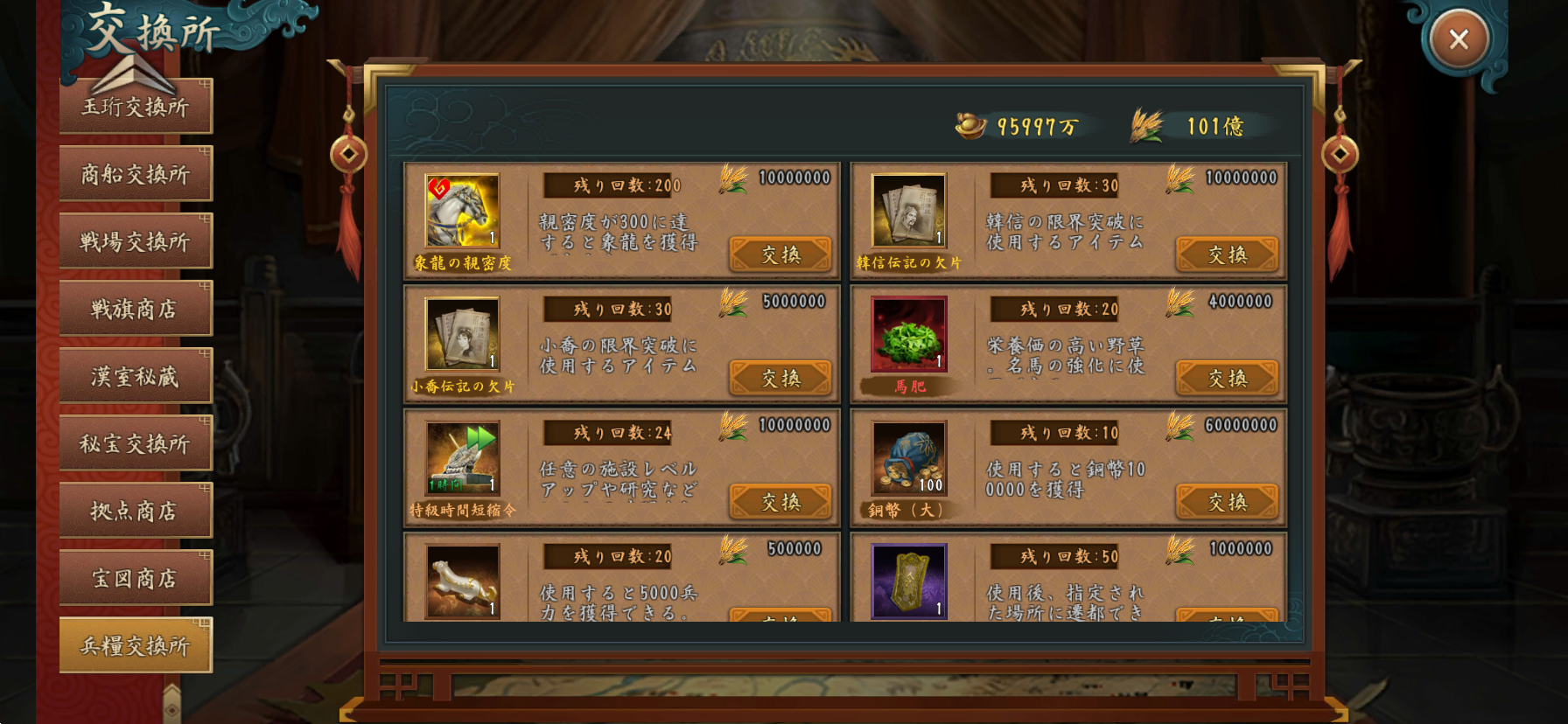This screenshot has width=1568, height=724.
Task: Open the 漢室秘蔵 shop tab
Action: pyautogui.click(x=136, y=374)
